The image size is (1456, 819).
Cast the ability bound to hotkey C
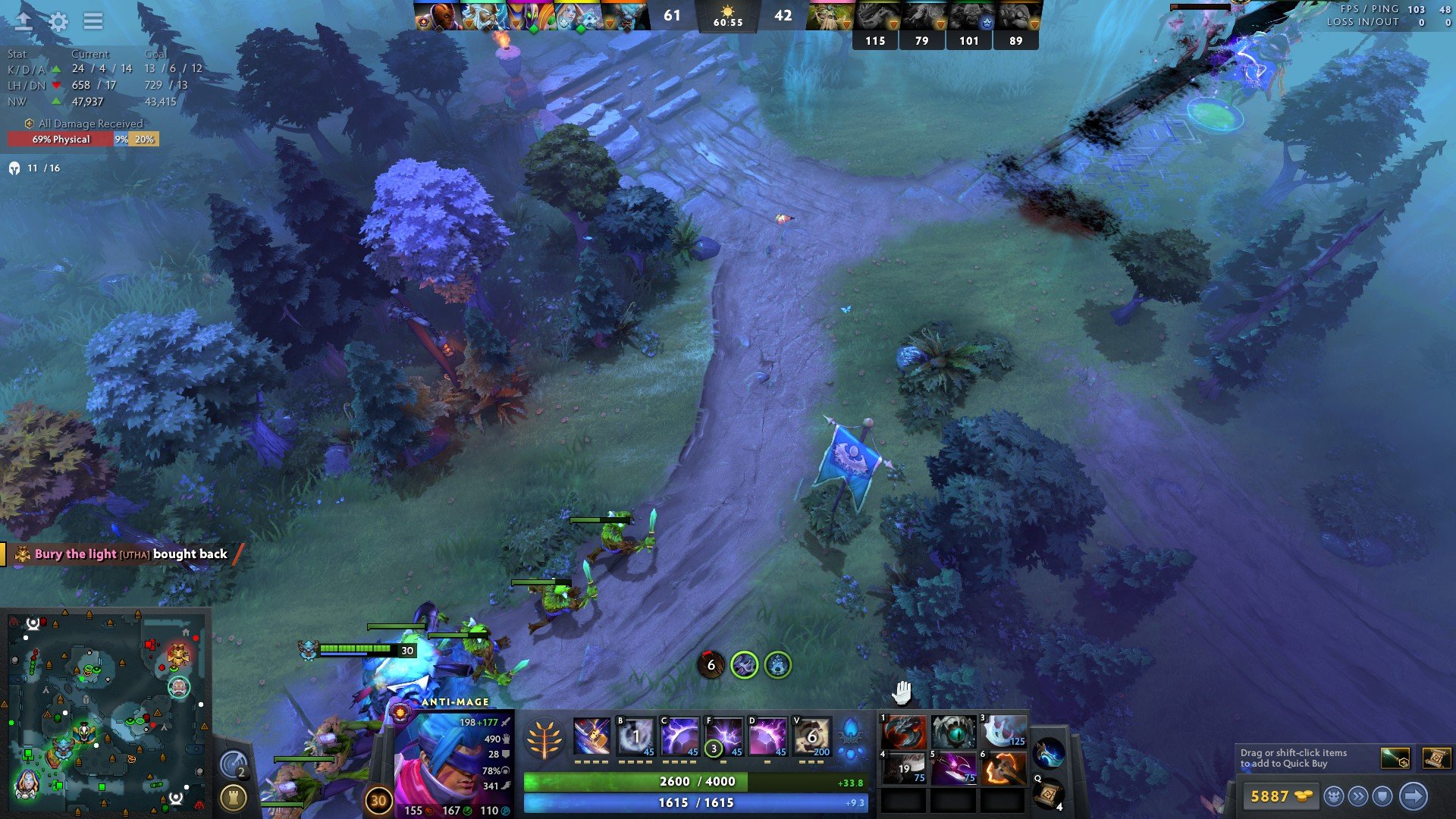679,736
